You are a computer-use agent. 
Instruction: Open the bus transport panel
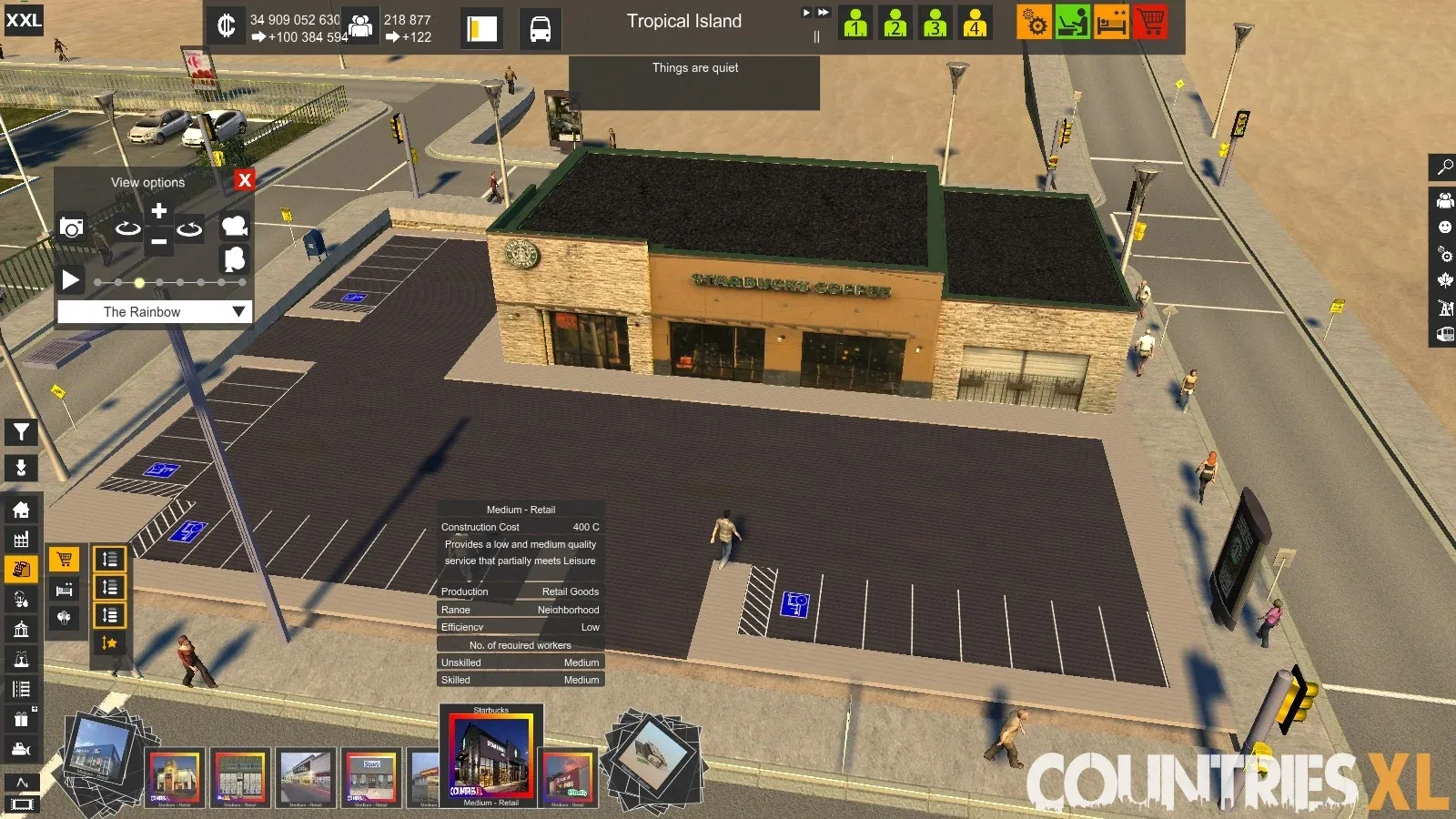click(x=540, y=29)
